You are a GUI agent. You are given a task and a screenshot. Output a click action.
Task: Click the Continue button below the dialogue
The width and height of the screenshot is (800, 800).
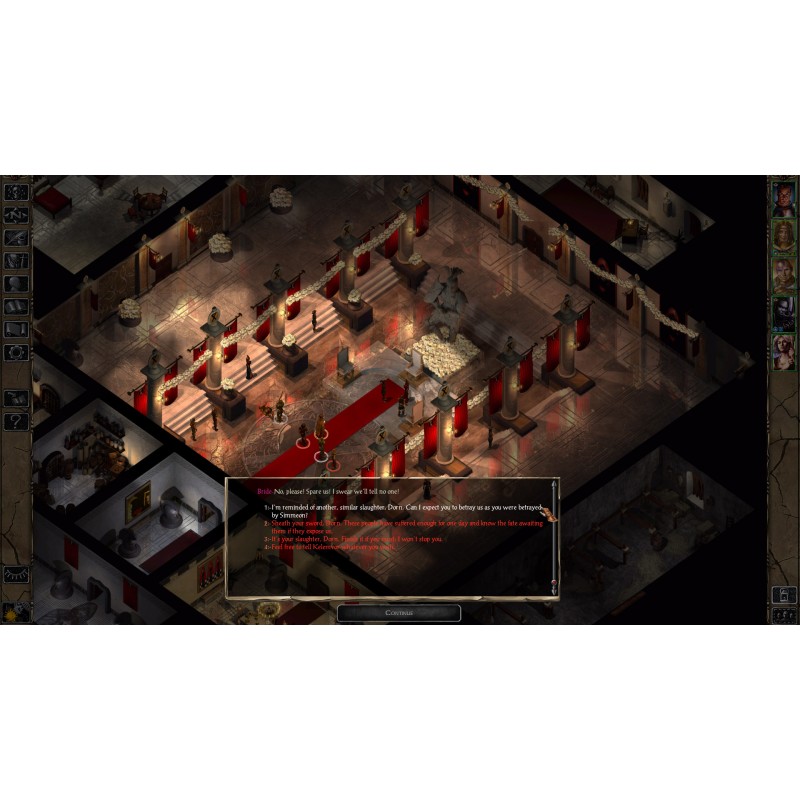tap(398, 613)
